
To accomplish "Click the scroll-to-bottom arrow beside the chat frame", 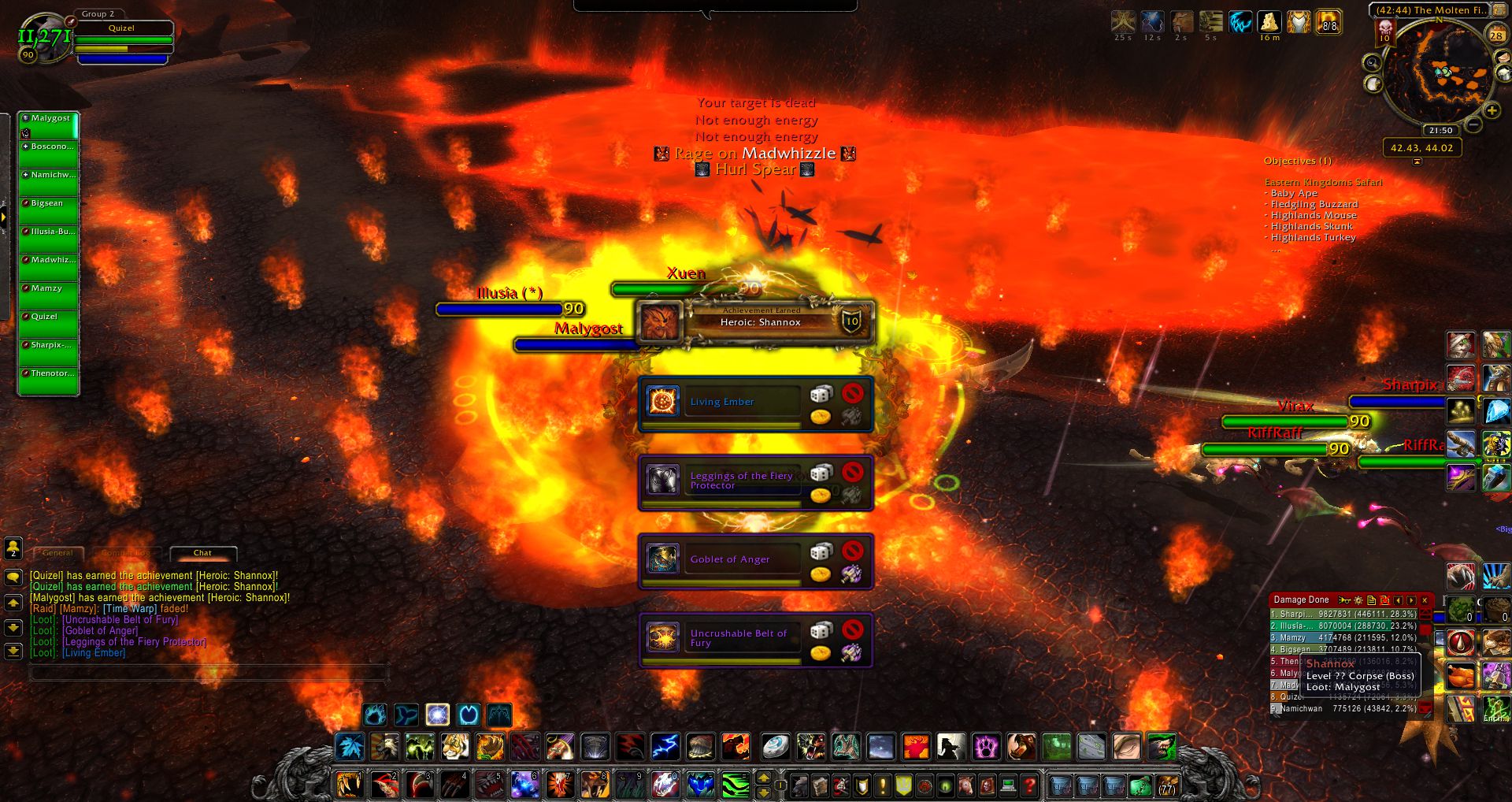I will [13, 652].
